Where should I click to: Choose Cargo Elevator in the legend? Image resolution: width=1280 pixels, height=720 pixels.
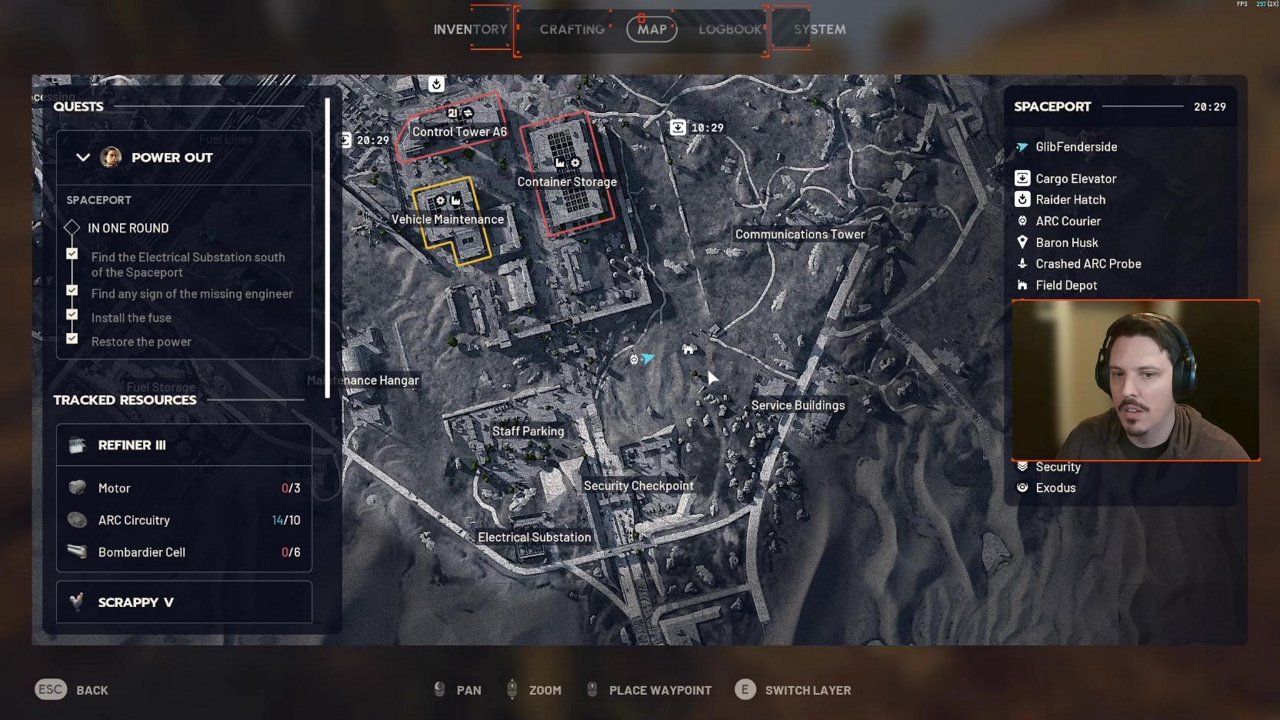[1075, 178]
